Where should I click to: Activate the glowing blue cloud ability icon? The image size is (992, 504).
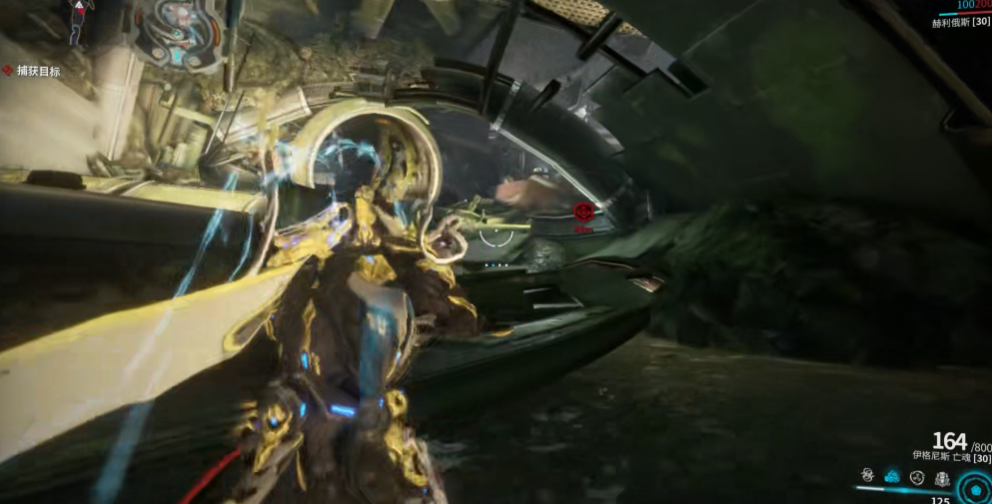[892, 477]
